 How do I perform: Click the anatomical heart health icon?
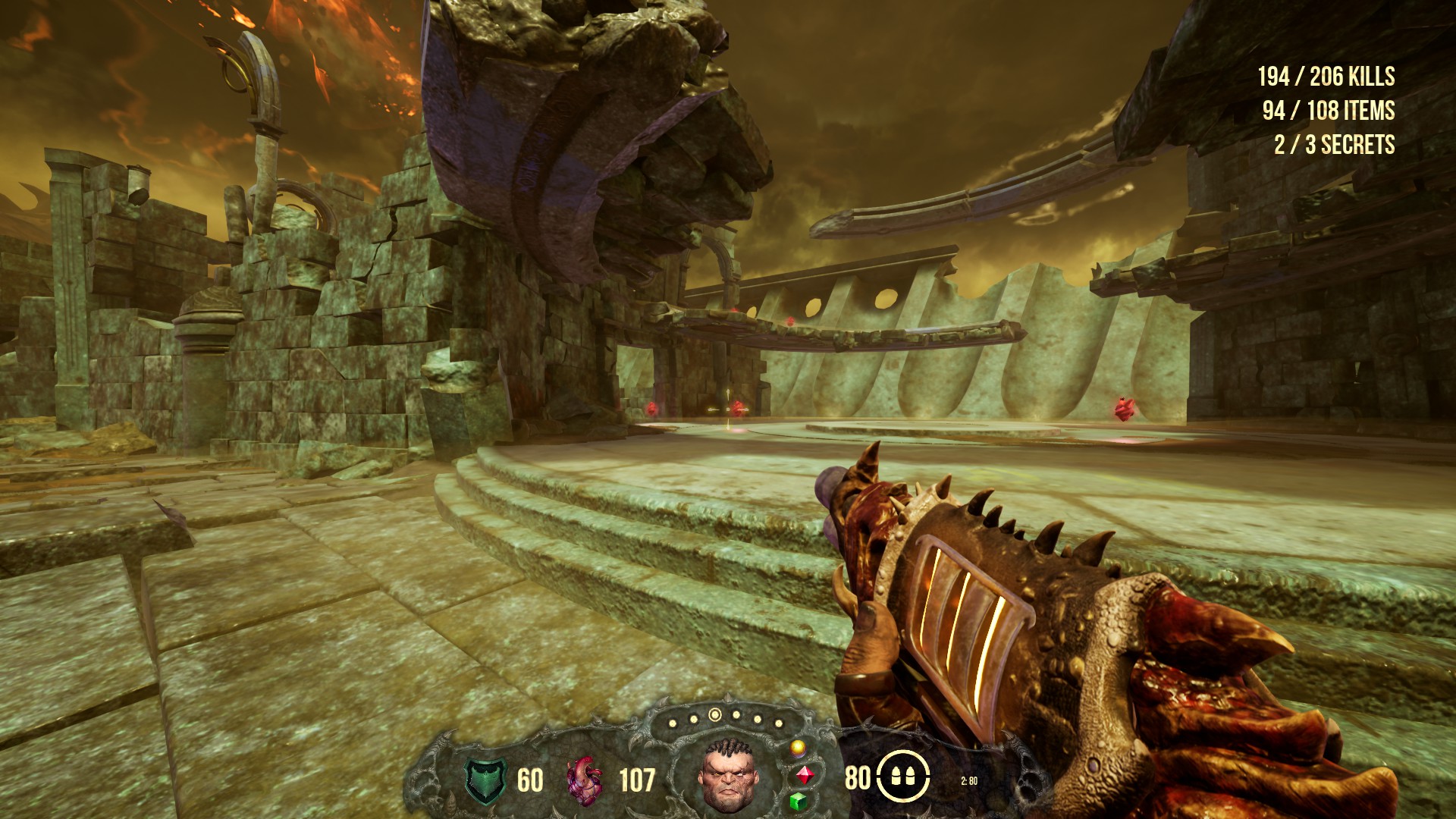(585, 781)
